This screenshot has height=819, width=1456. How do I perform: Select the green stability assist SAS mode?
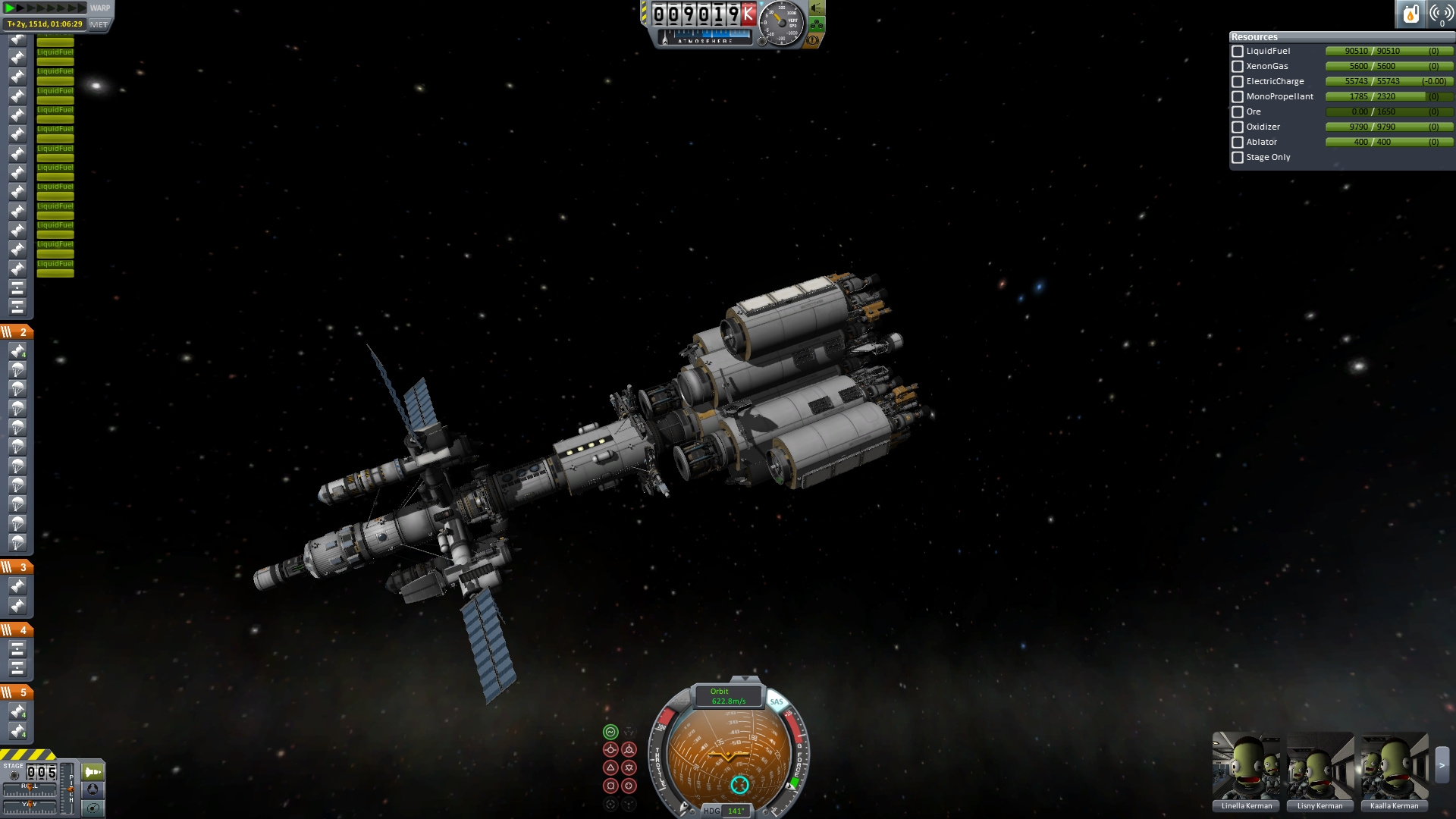tap(610, 732)
